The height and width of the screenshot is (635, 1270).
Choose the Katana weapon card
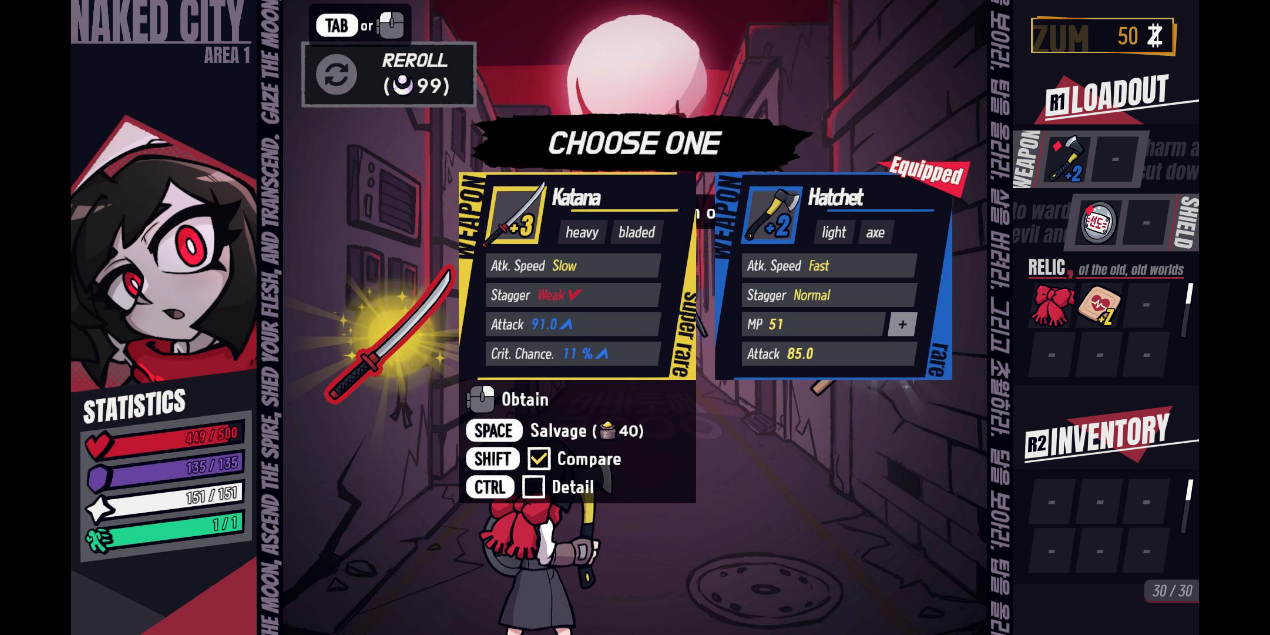(x=577, y=275)
